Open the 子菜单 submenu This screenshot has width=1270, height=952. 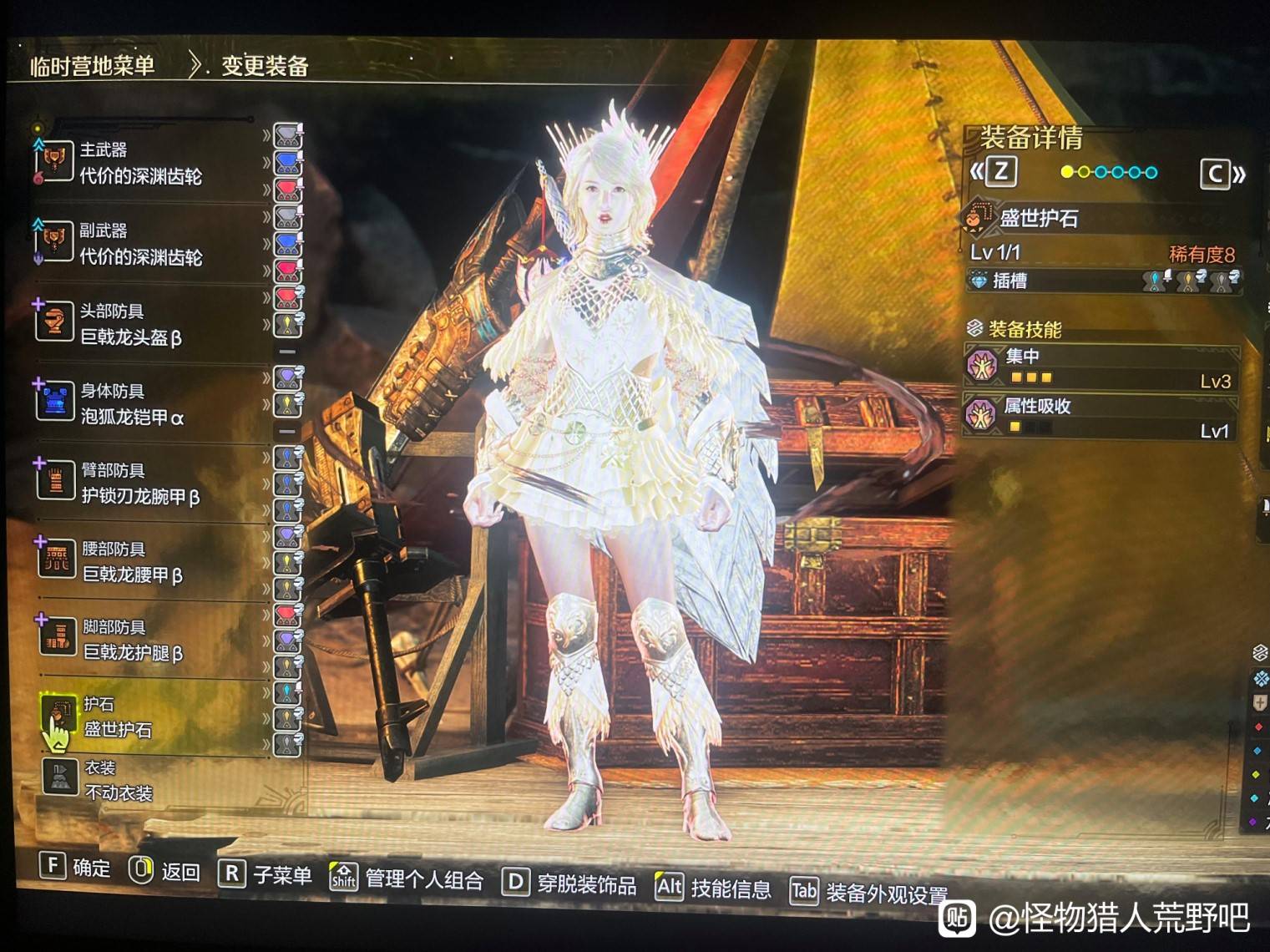[266, 874]
